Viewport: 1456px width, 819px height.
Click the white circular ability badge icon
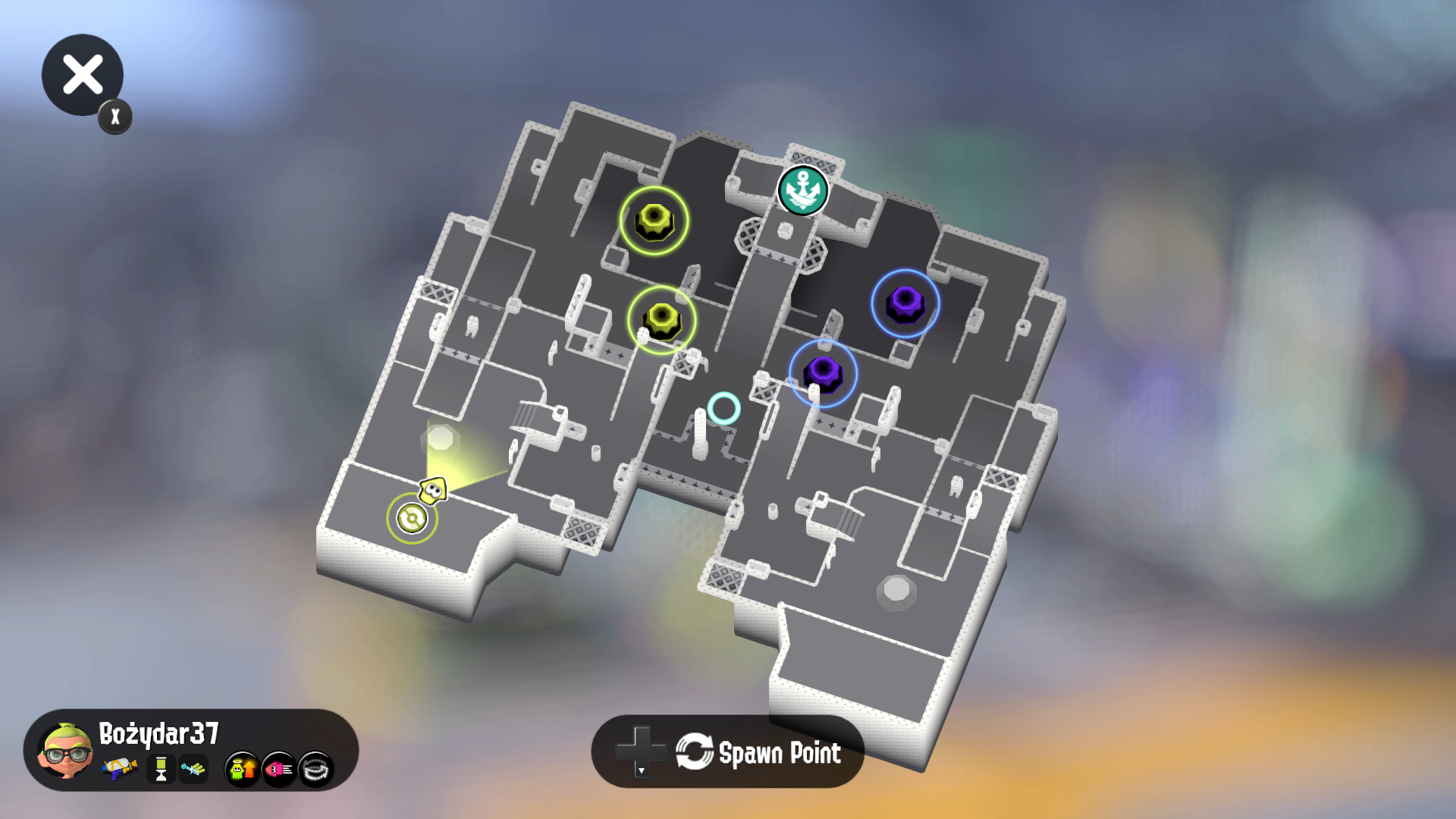tap(318, 768)
